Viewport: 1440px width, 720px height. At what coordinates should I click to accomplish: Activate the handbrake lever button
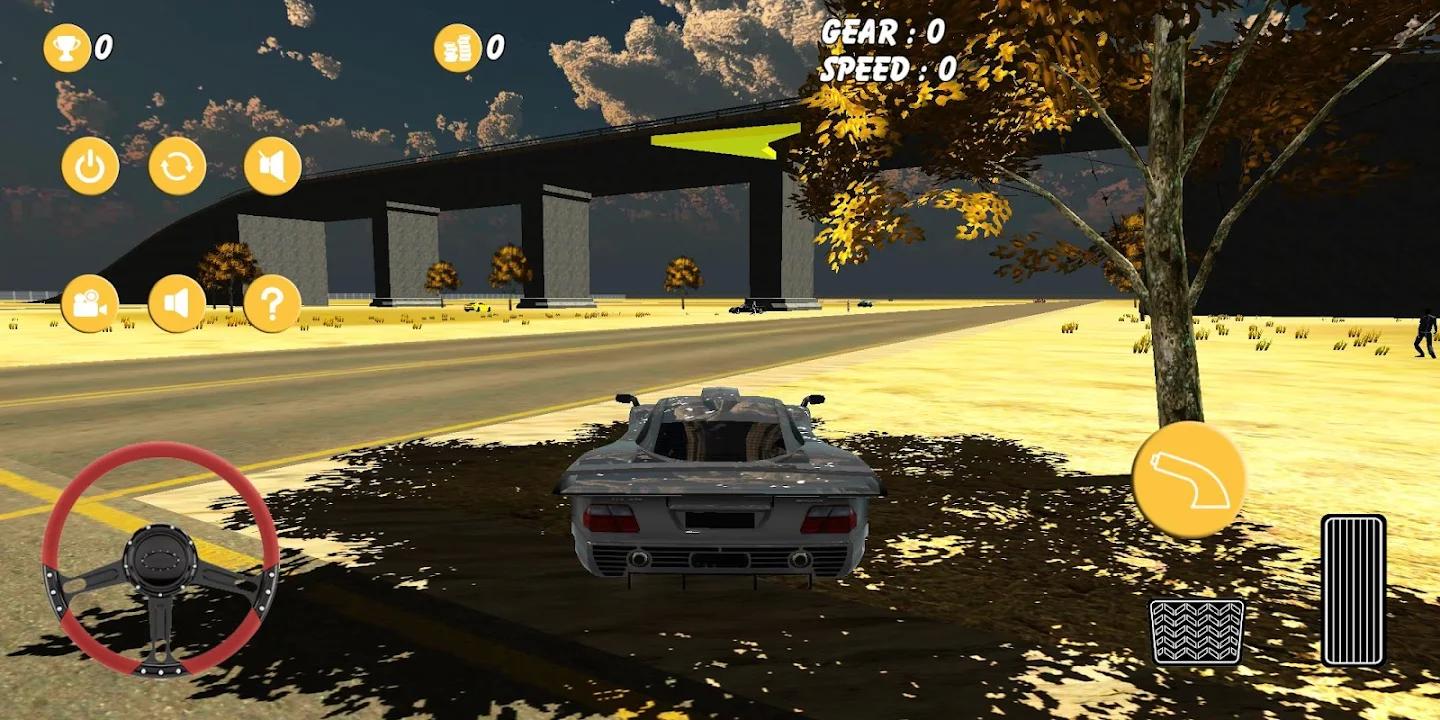(1188, 480)
